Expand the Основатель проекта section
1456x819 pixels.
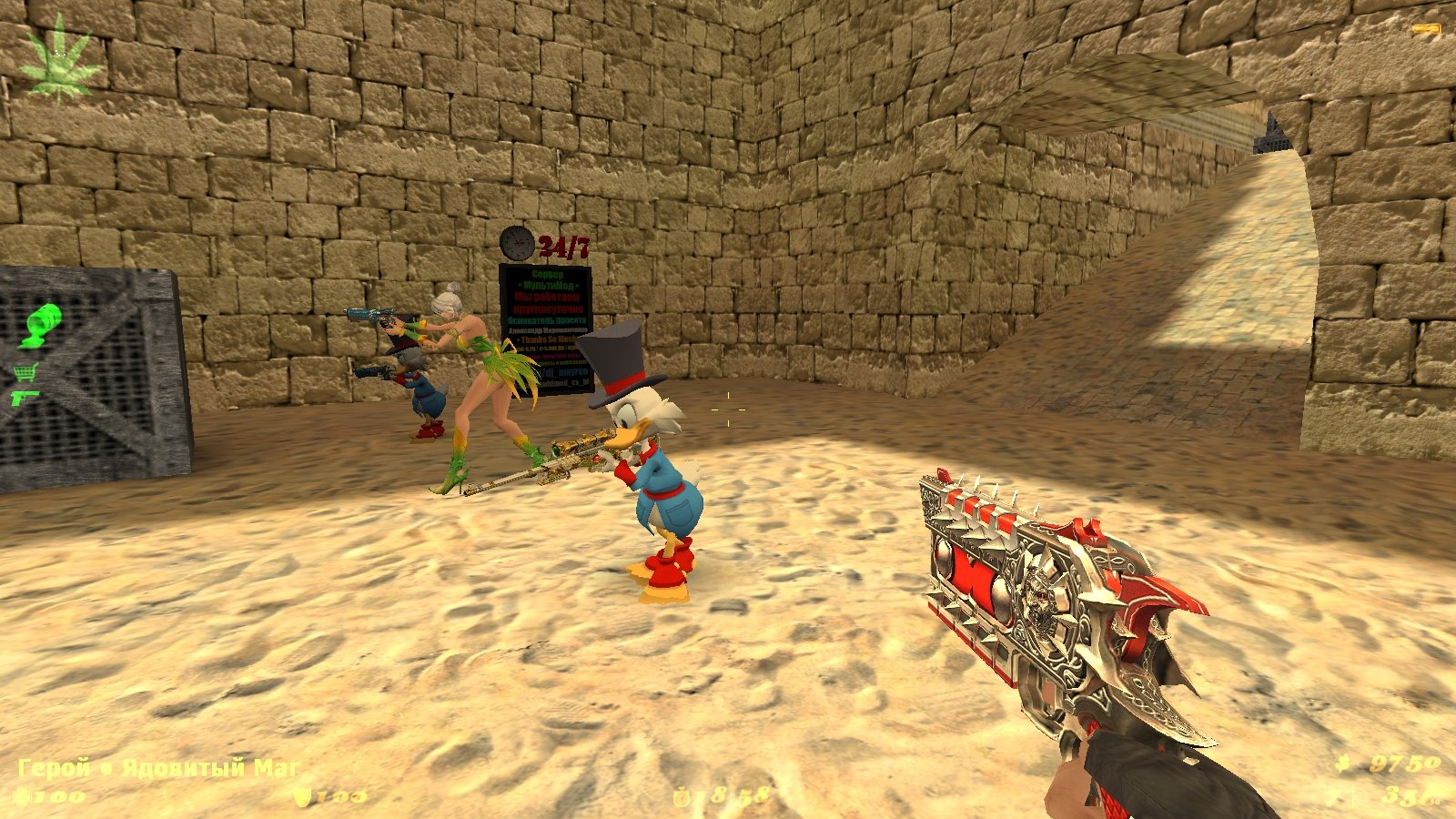click(547, 319)
